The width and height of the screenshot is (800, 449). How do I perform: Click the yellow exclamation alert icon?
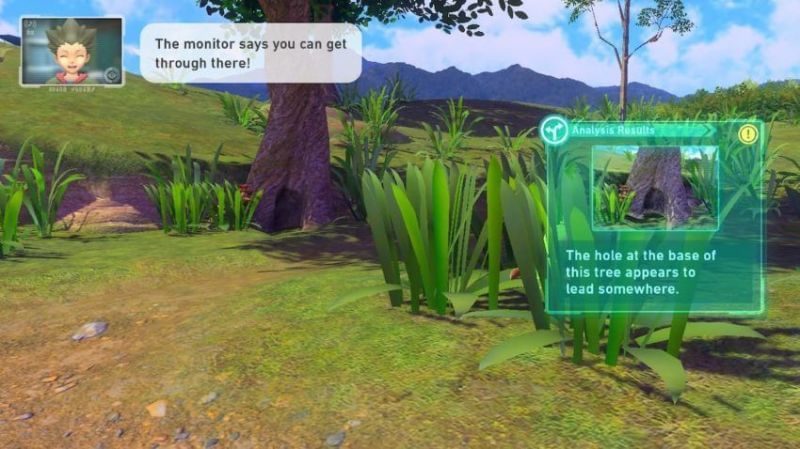(x=748, y=133)
